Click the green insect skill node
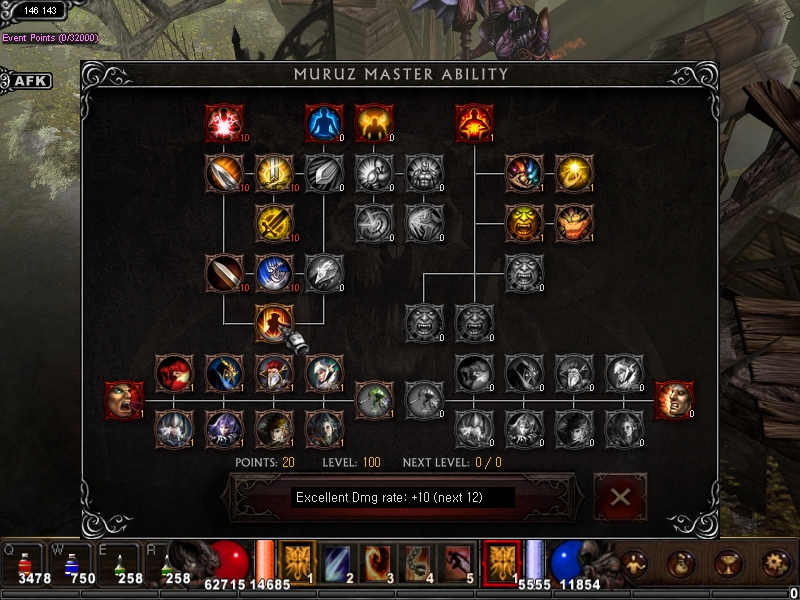 [x=374, y=400]
